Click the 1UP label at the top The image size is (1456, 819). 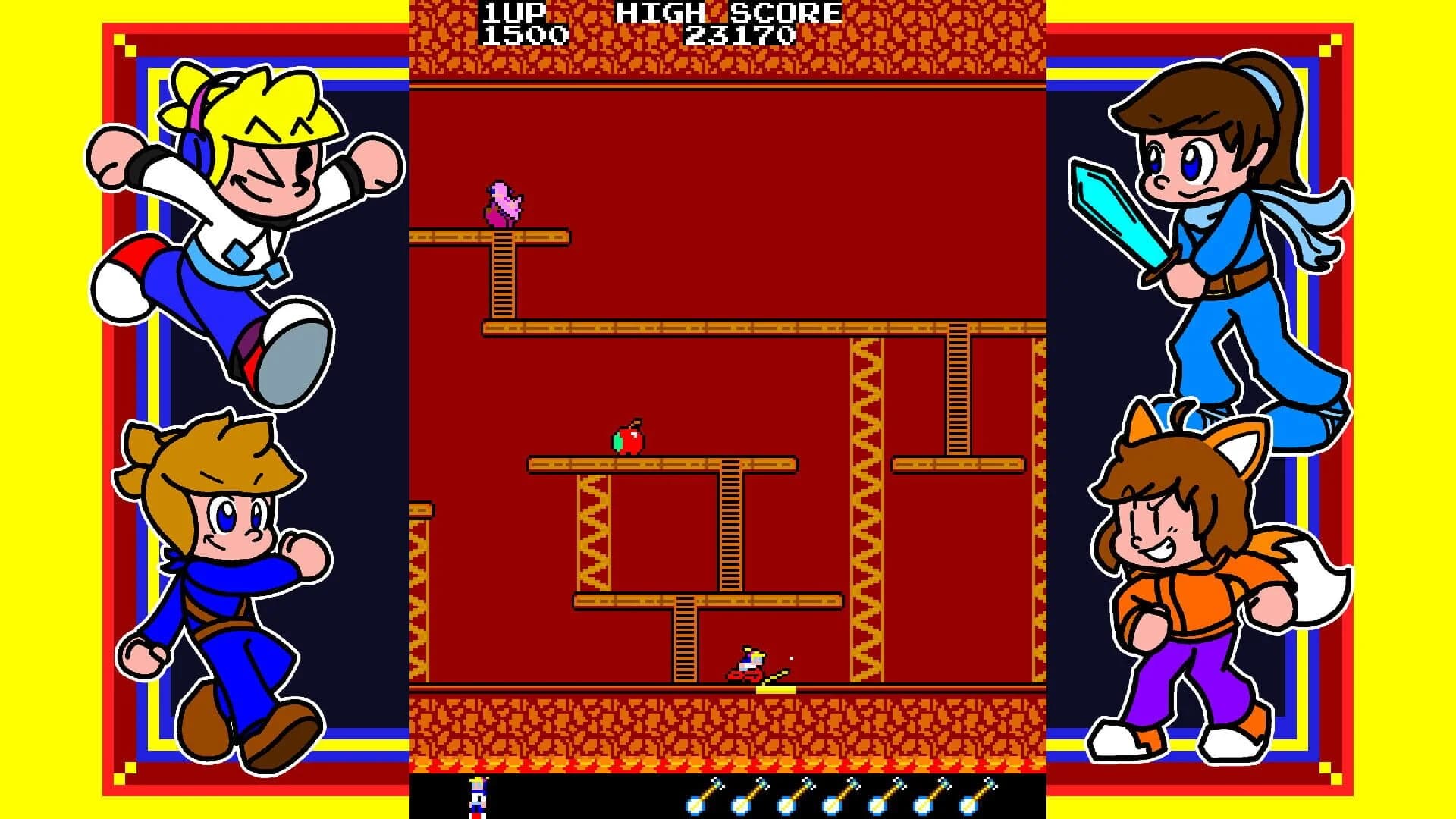tap(513, 11)
